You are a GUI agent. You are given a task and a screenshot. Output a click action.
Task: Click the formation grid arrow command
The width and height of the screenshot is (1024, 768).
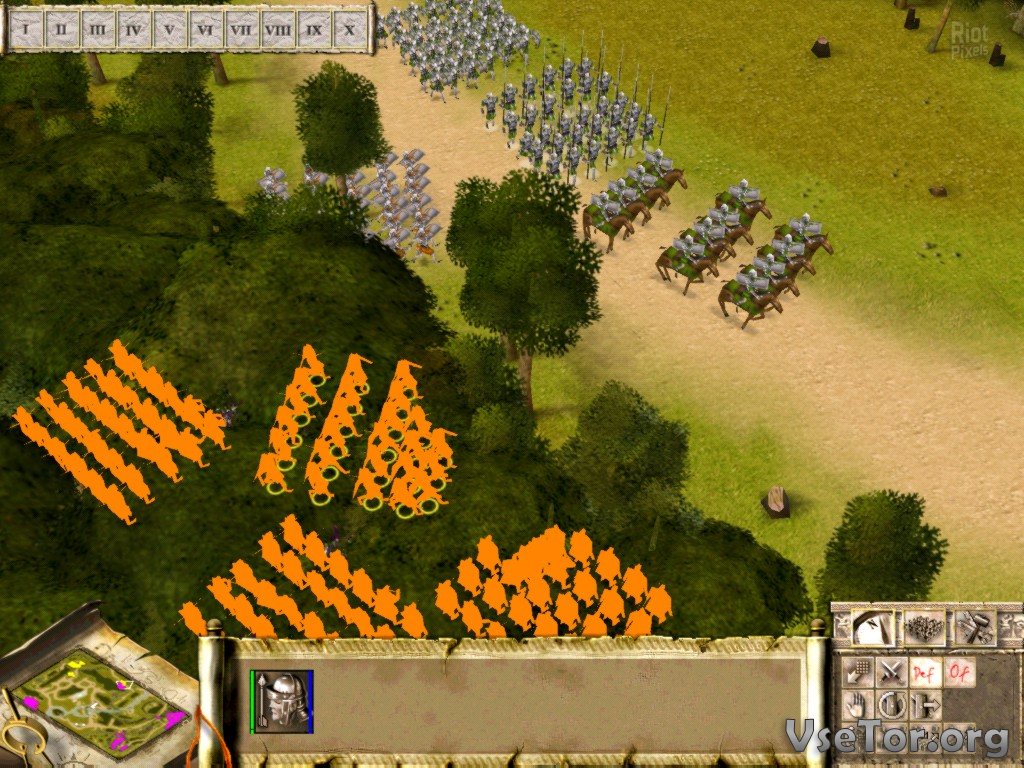(x=855, y=671)
